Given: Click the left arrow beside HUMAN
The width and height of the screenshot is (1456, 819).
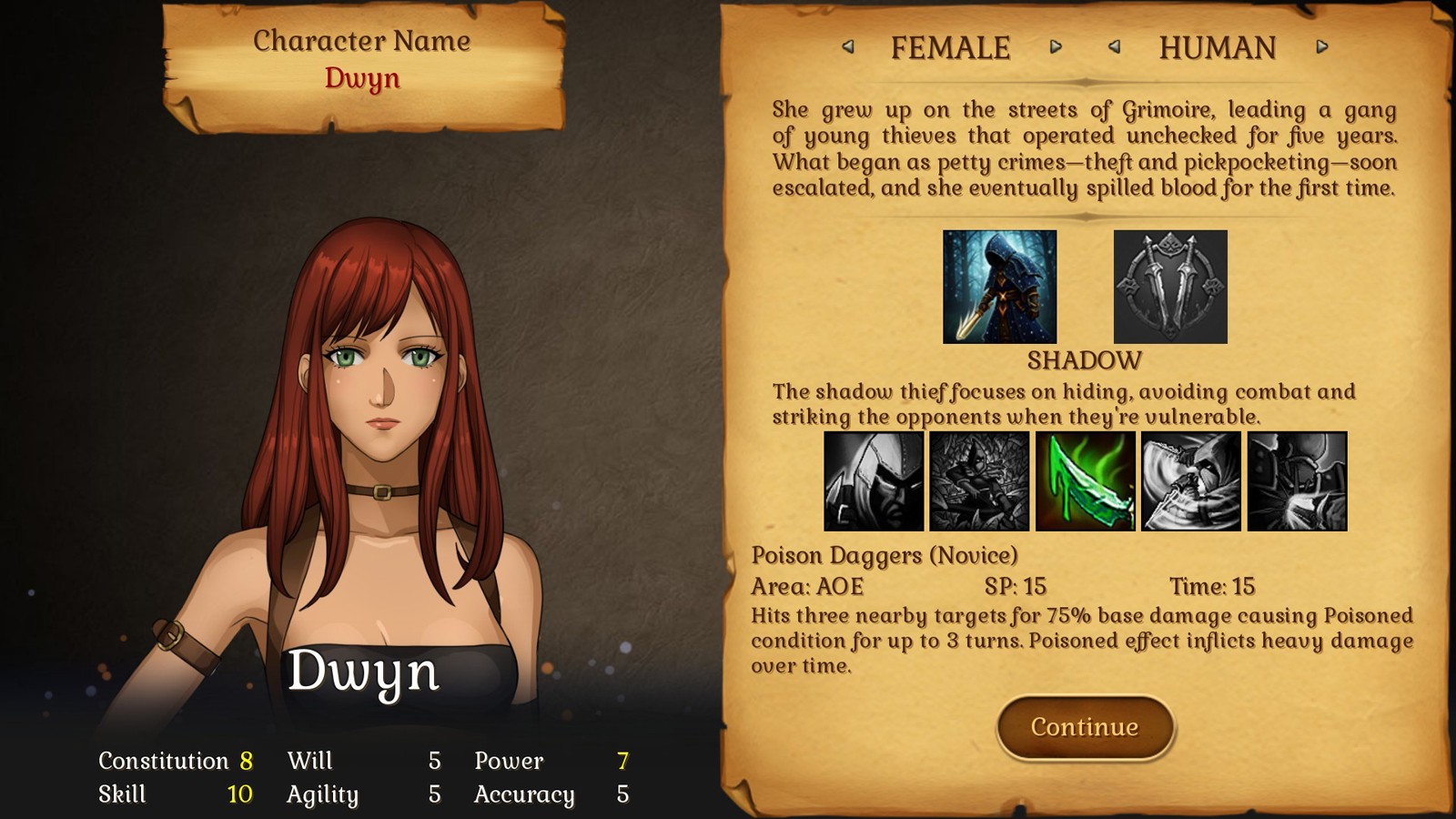Looking at the screenshot, I should click(x=1116, y=48).
